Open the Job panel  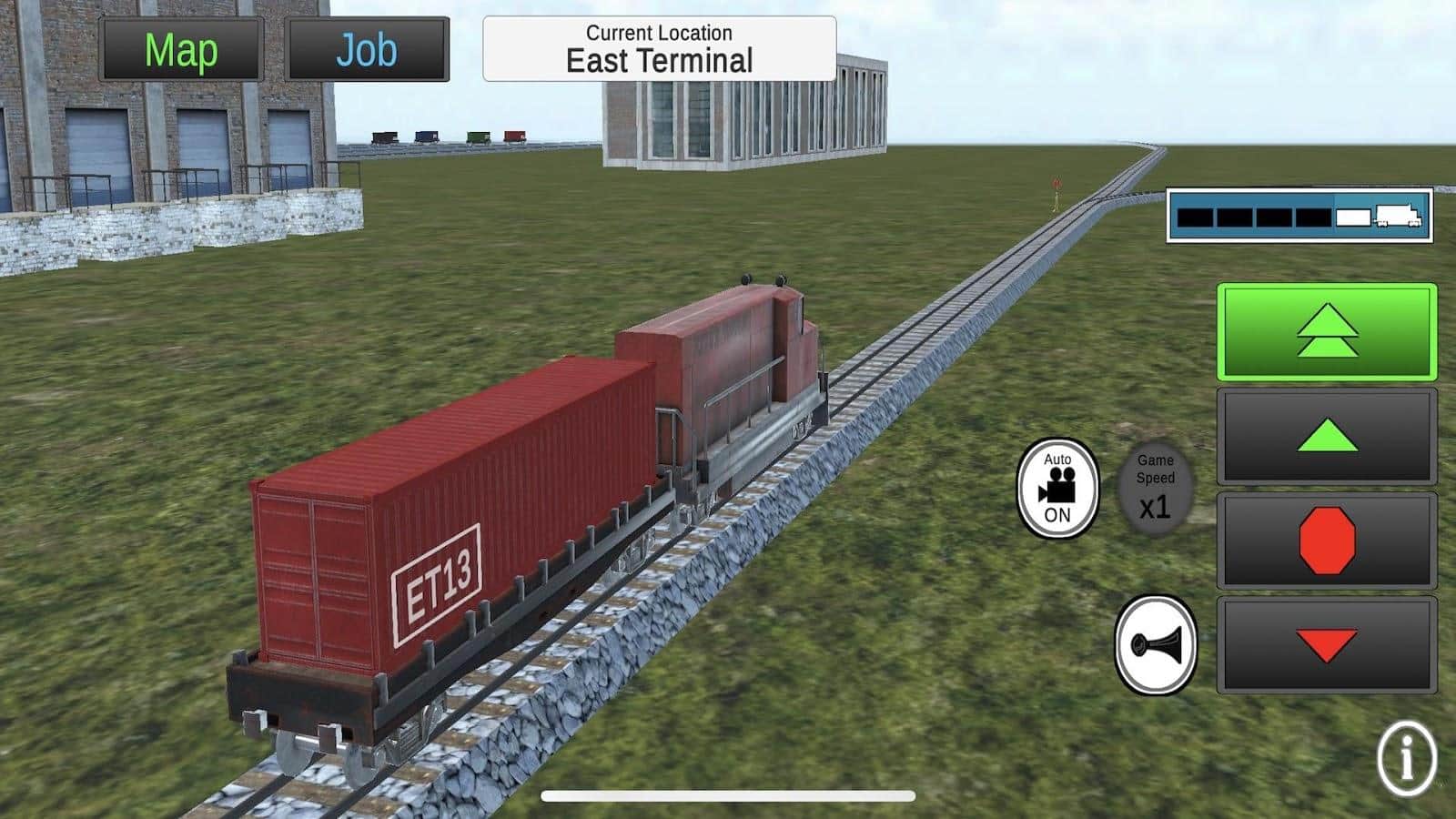tap(367, 50)
